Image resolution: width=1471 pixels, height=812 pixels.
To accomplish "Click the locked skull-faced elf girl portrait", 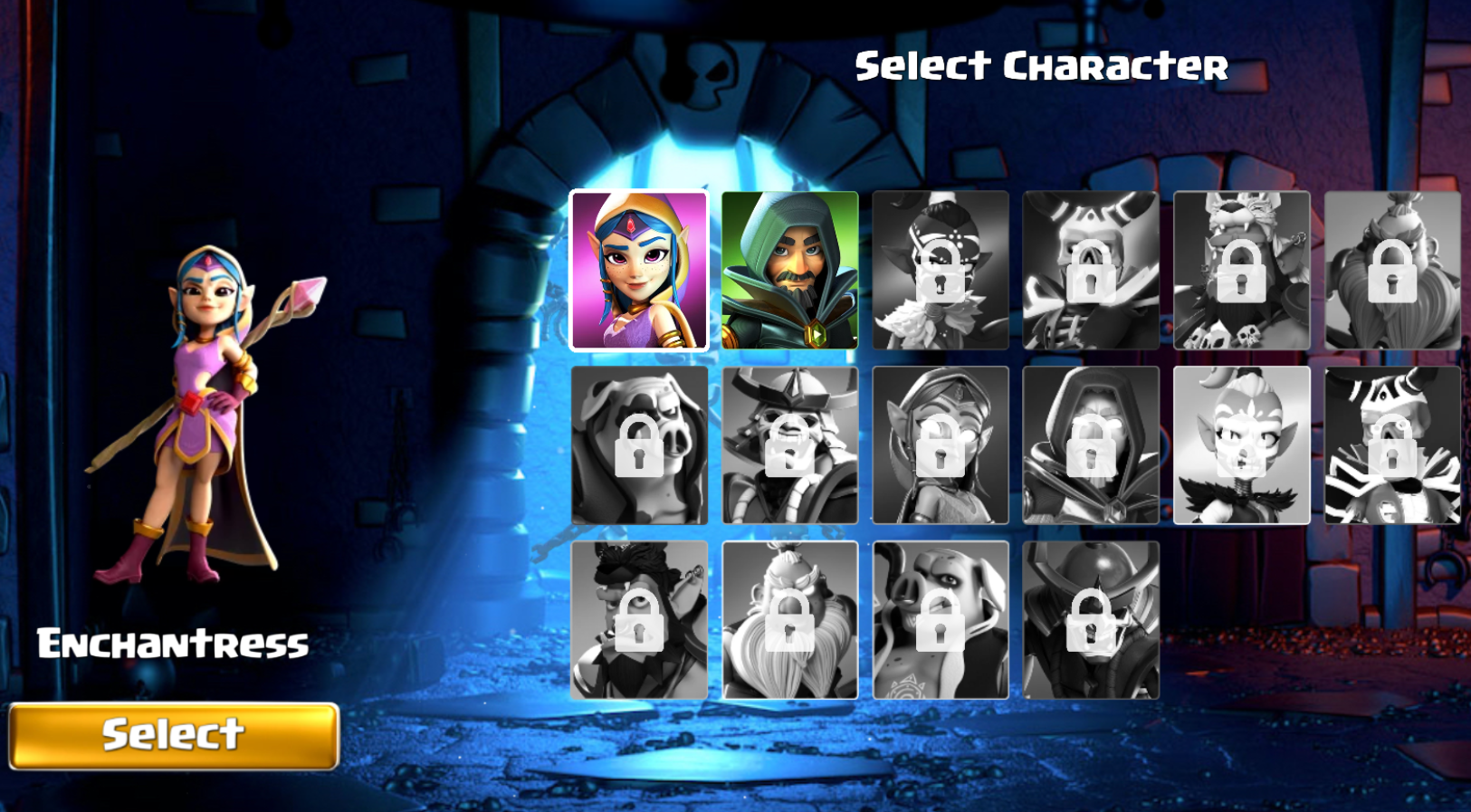I will (x=1241, y=444).
